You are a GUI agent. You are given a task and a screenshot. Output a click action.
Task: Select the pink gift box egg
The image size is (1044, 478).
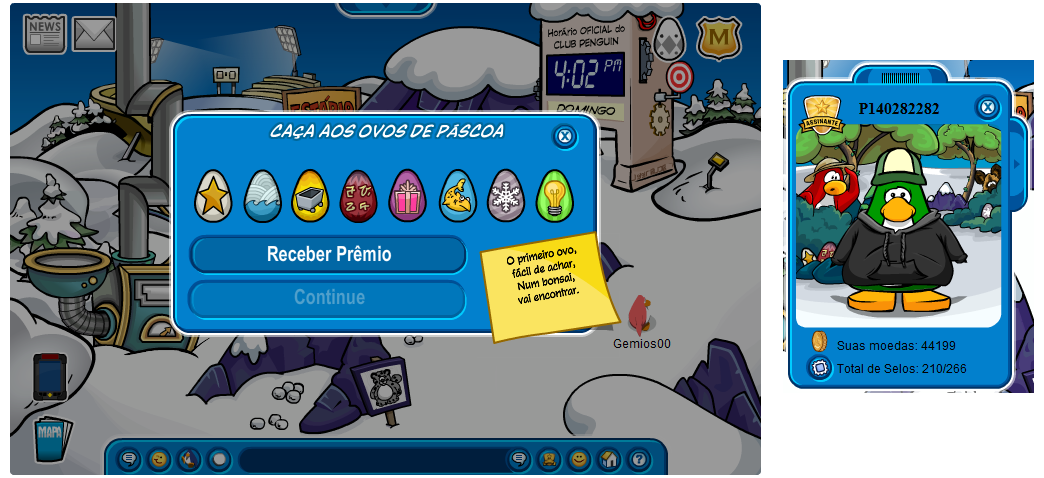407,196
